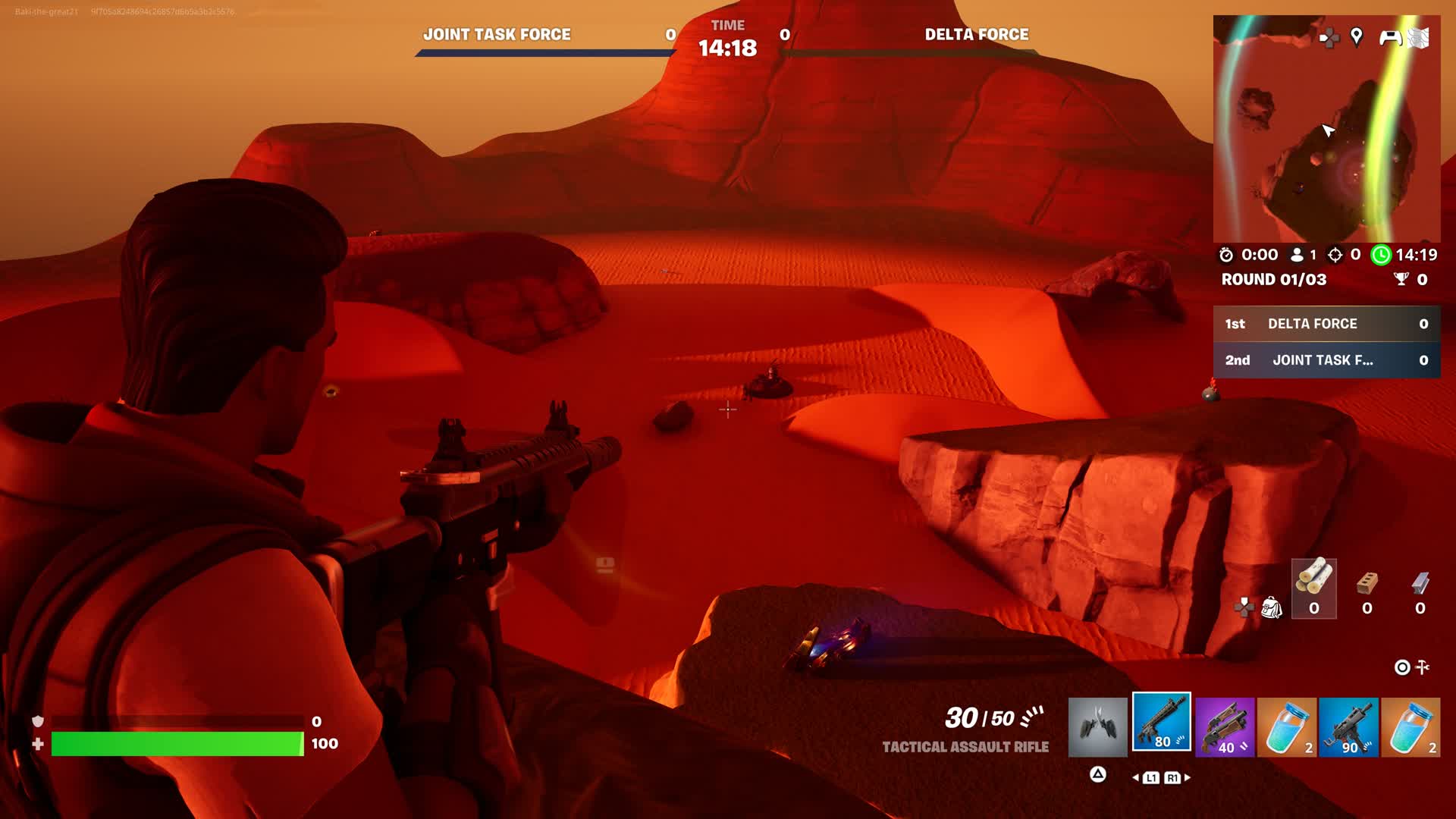Viewport: 1456px width, 819px height.
Task: Click the Delta Force 1st place row
Action: click(x=1326, y=324)
